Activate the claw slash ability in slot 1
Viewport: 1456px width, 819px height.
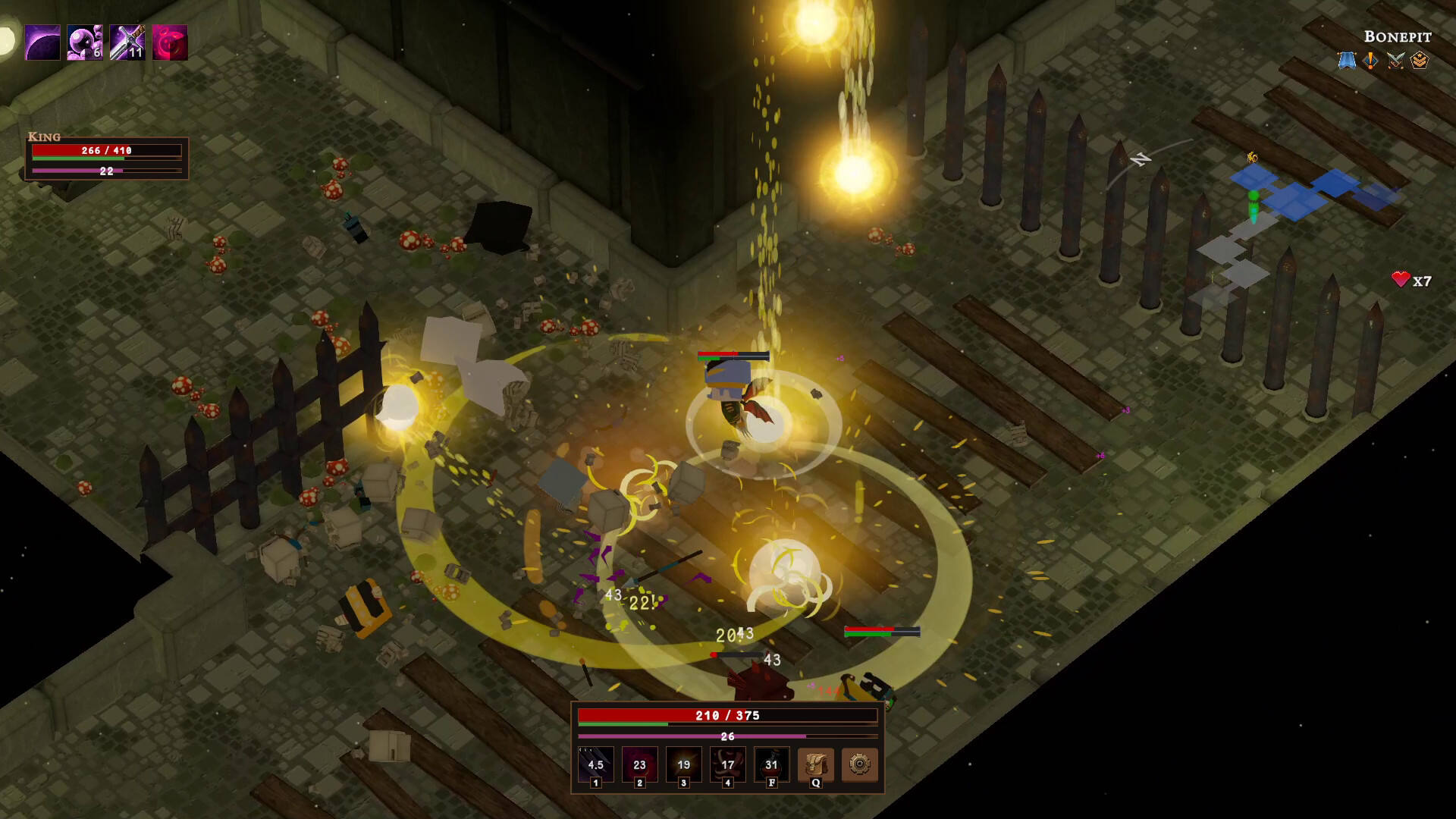point(595,764)
